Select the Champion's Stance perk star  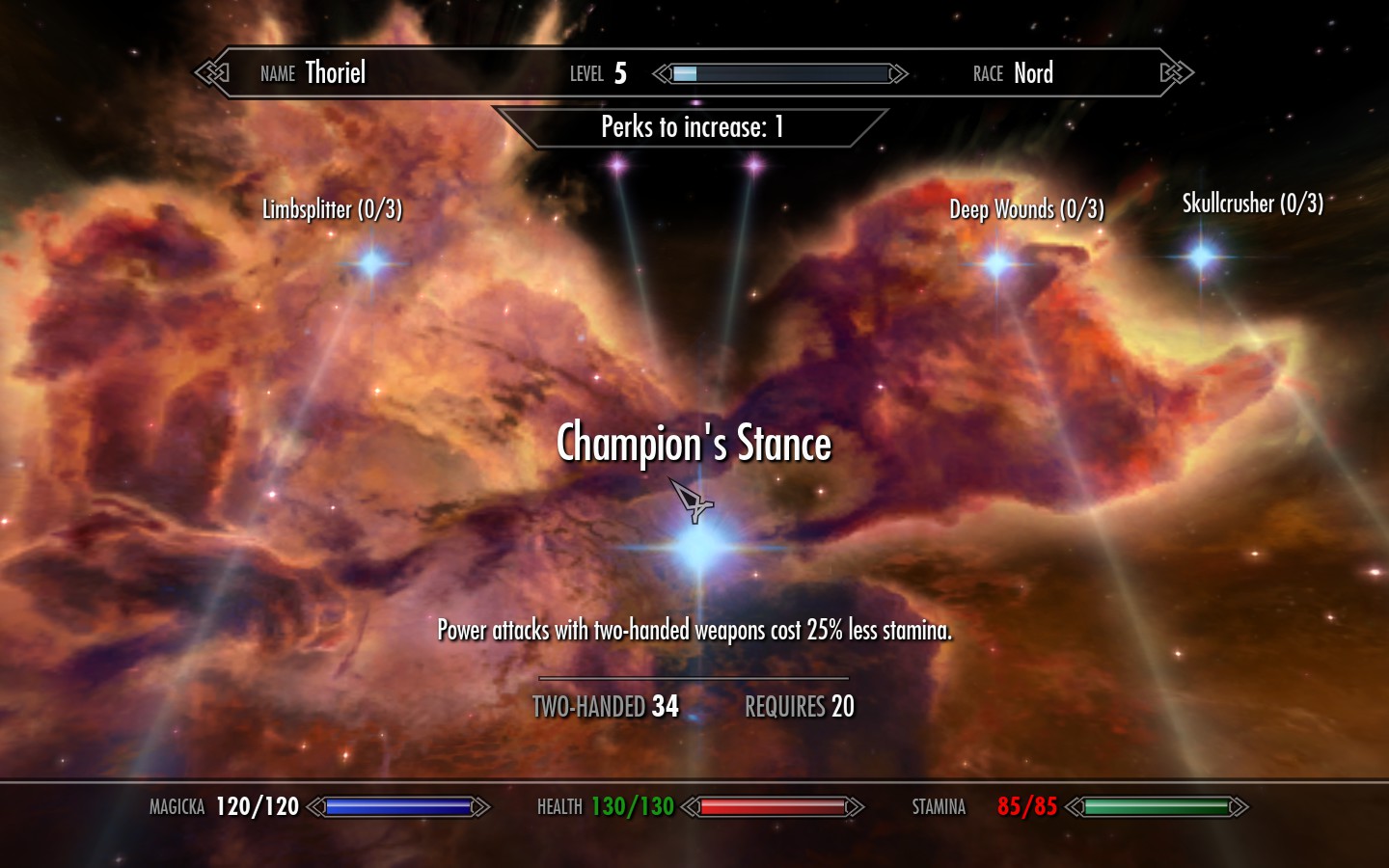click(700, 547)
